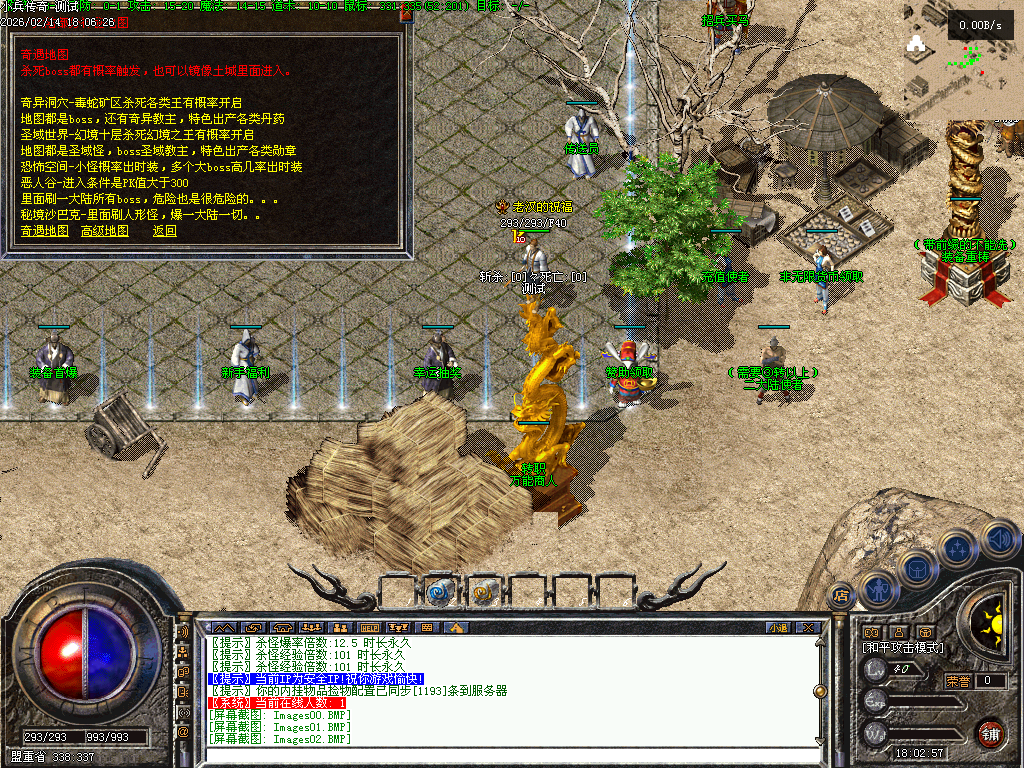Close the game with the X button above chat

click(808, 627)
